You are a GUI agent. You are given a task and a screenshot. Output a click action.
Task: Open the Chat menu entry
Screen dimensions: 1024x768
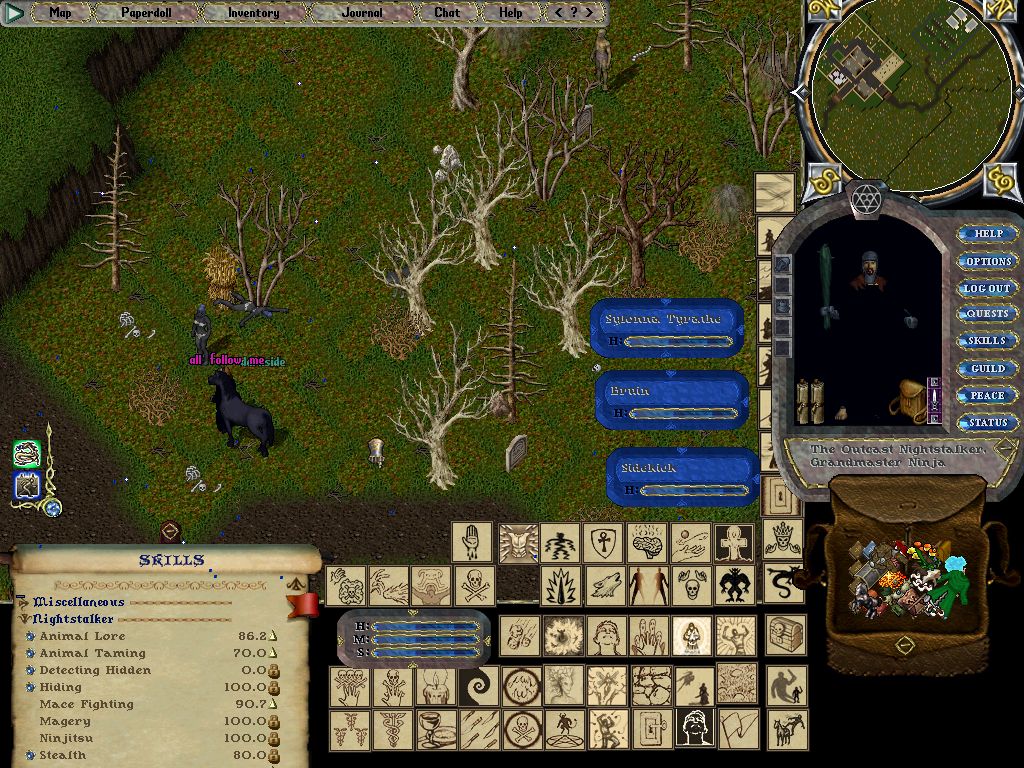(447, 13)
